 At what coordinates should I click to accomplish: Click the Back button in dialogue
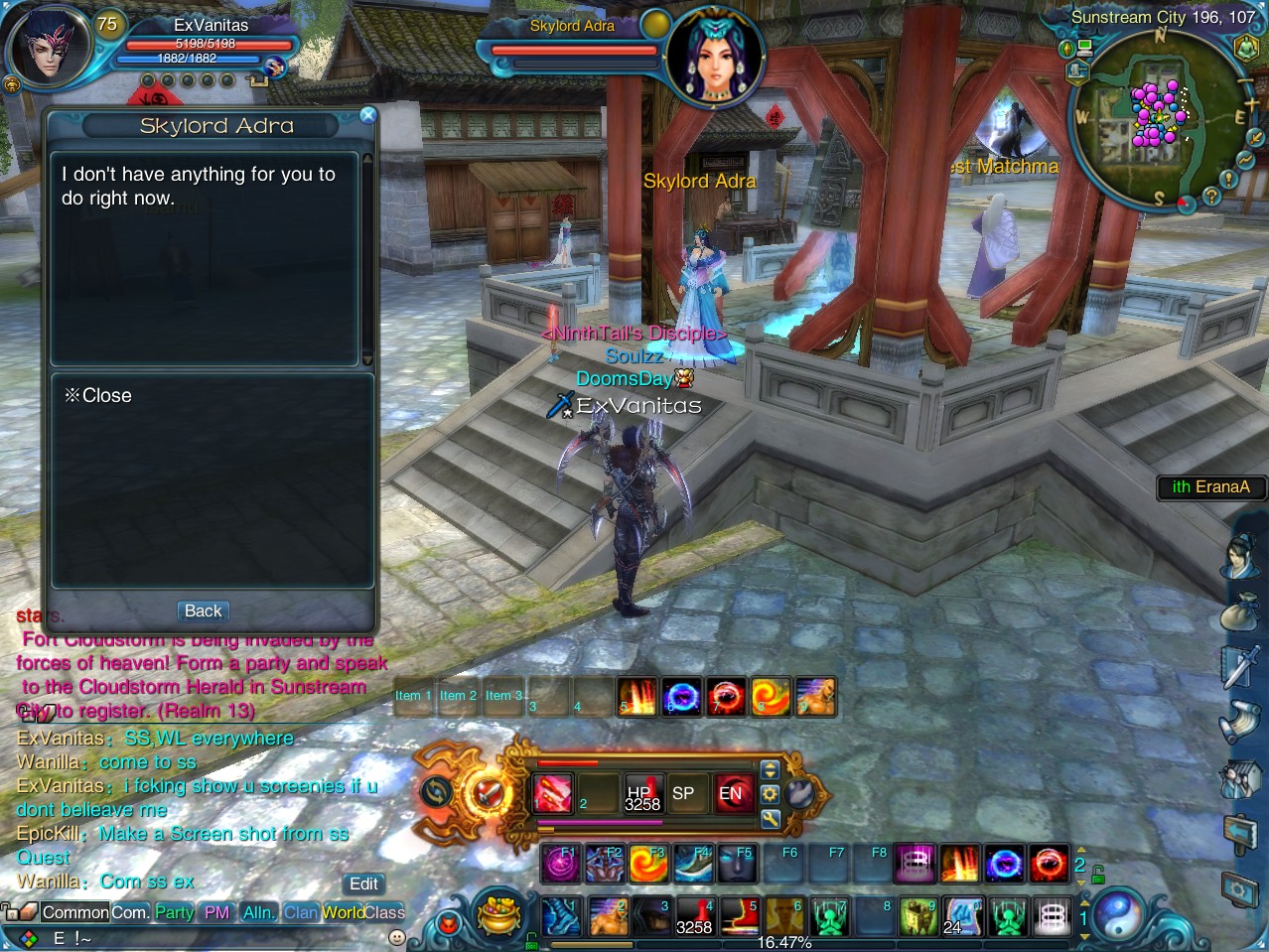tap(203, 612)
